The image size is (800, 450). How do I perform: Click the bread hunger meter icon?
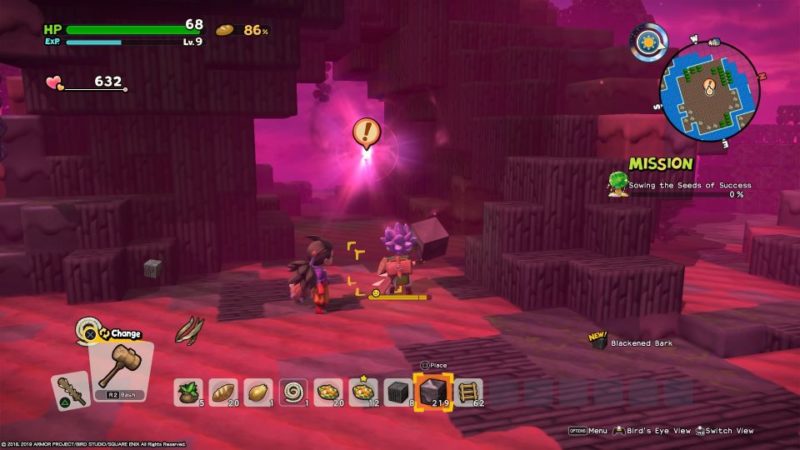pyautogui.click(x=225, y=30)
